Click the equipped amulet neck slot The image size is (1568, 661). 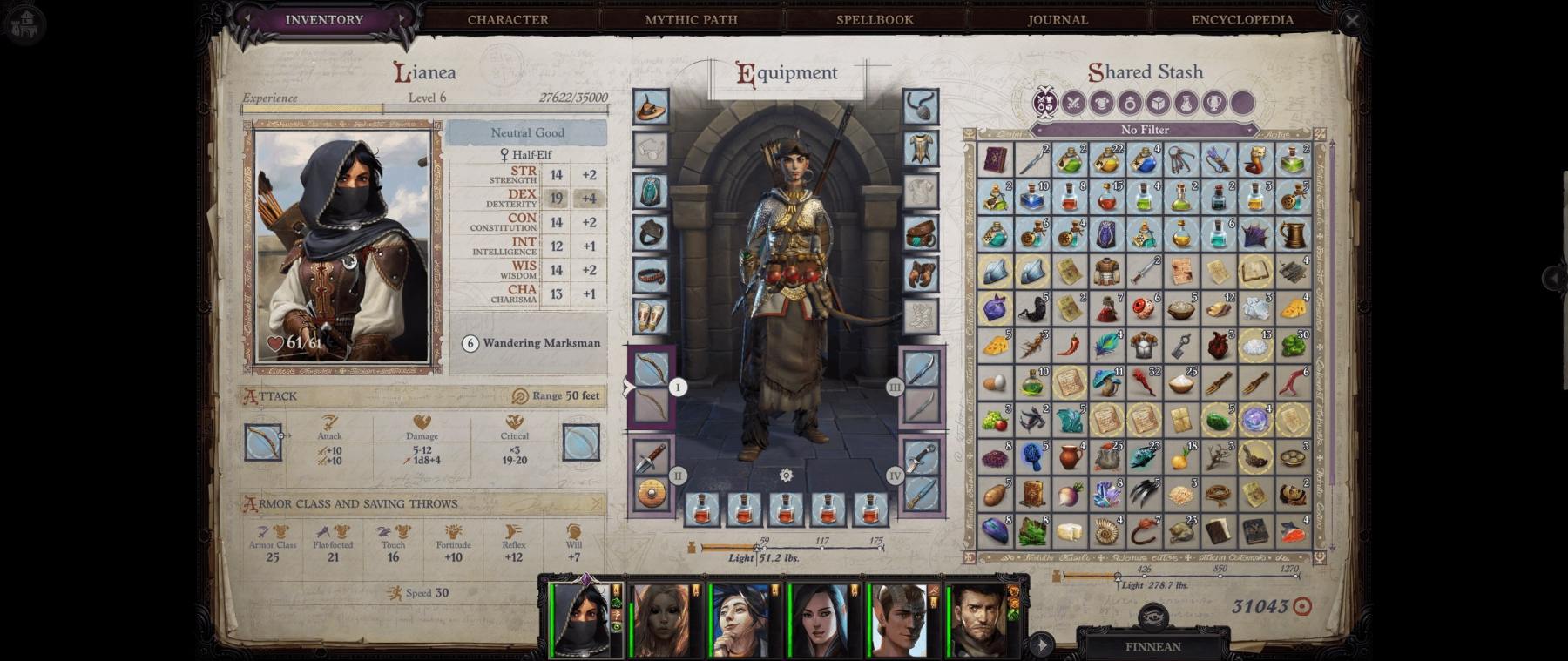click(920, 107)
